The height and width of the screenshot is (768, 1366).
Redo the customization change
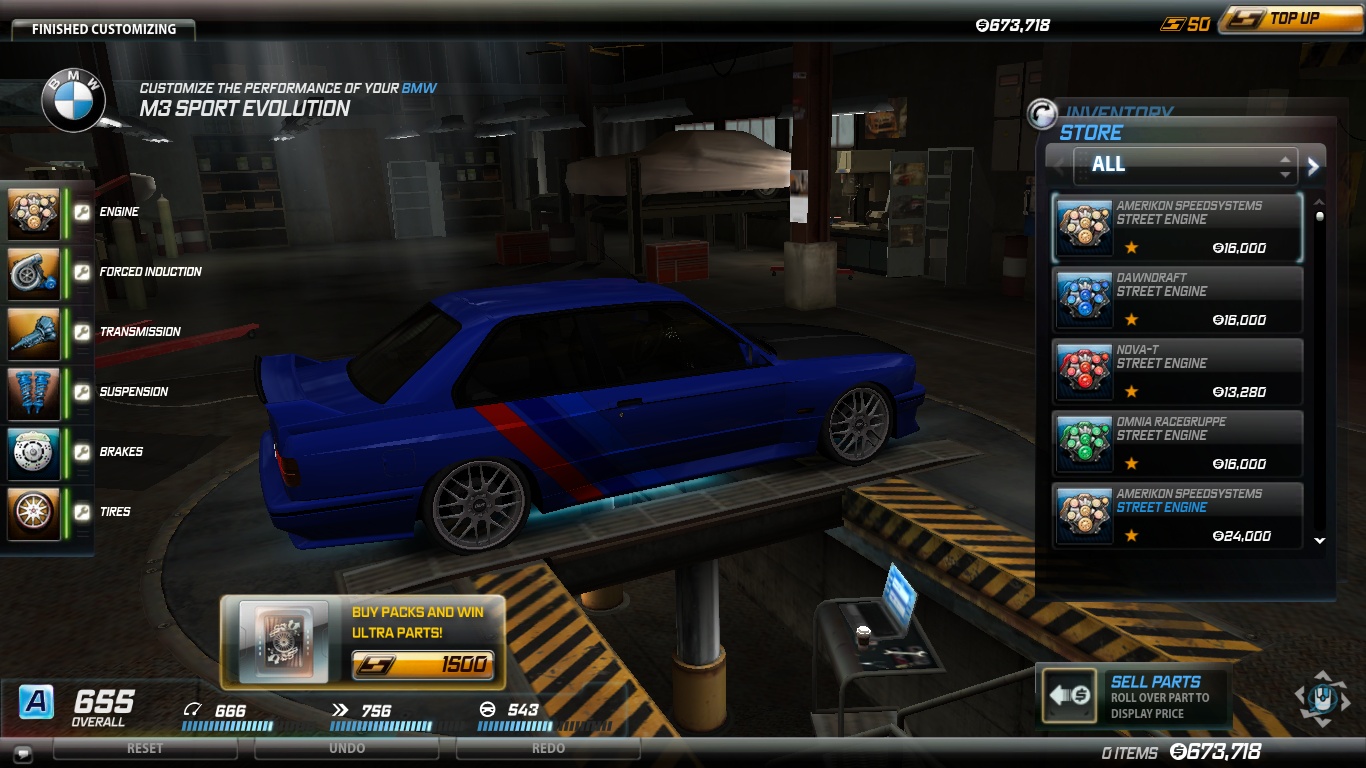548,748
